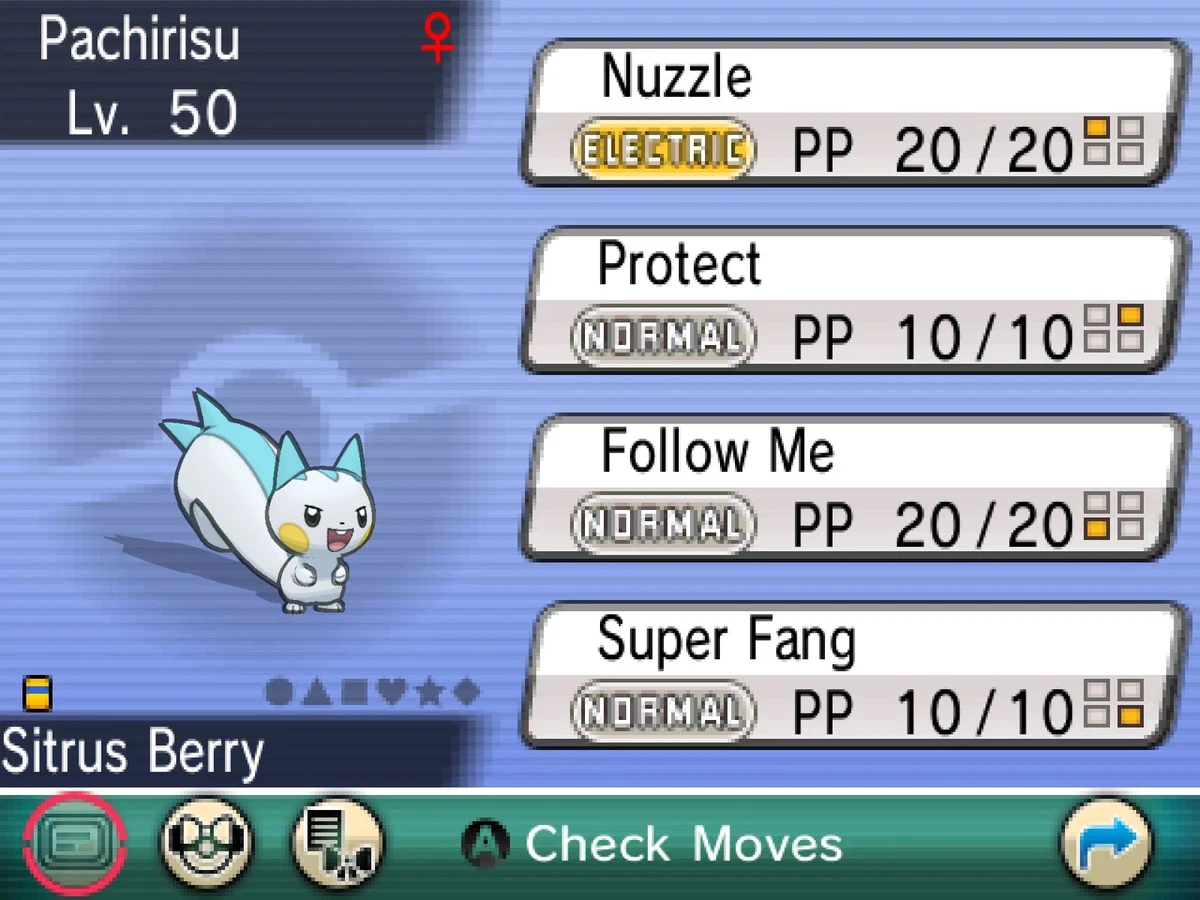Toggle the star marking
This screenshot has width=1200, height=900.
[428, 692]
